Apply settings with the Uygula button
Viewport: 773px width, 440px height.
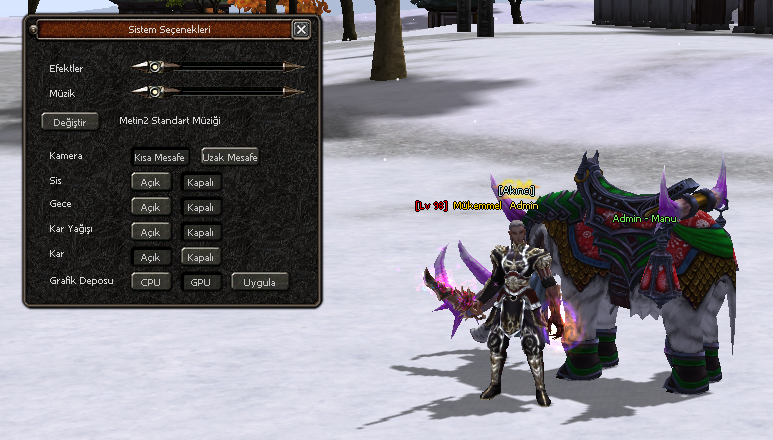[x=260, y=282]
